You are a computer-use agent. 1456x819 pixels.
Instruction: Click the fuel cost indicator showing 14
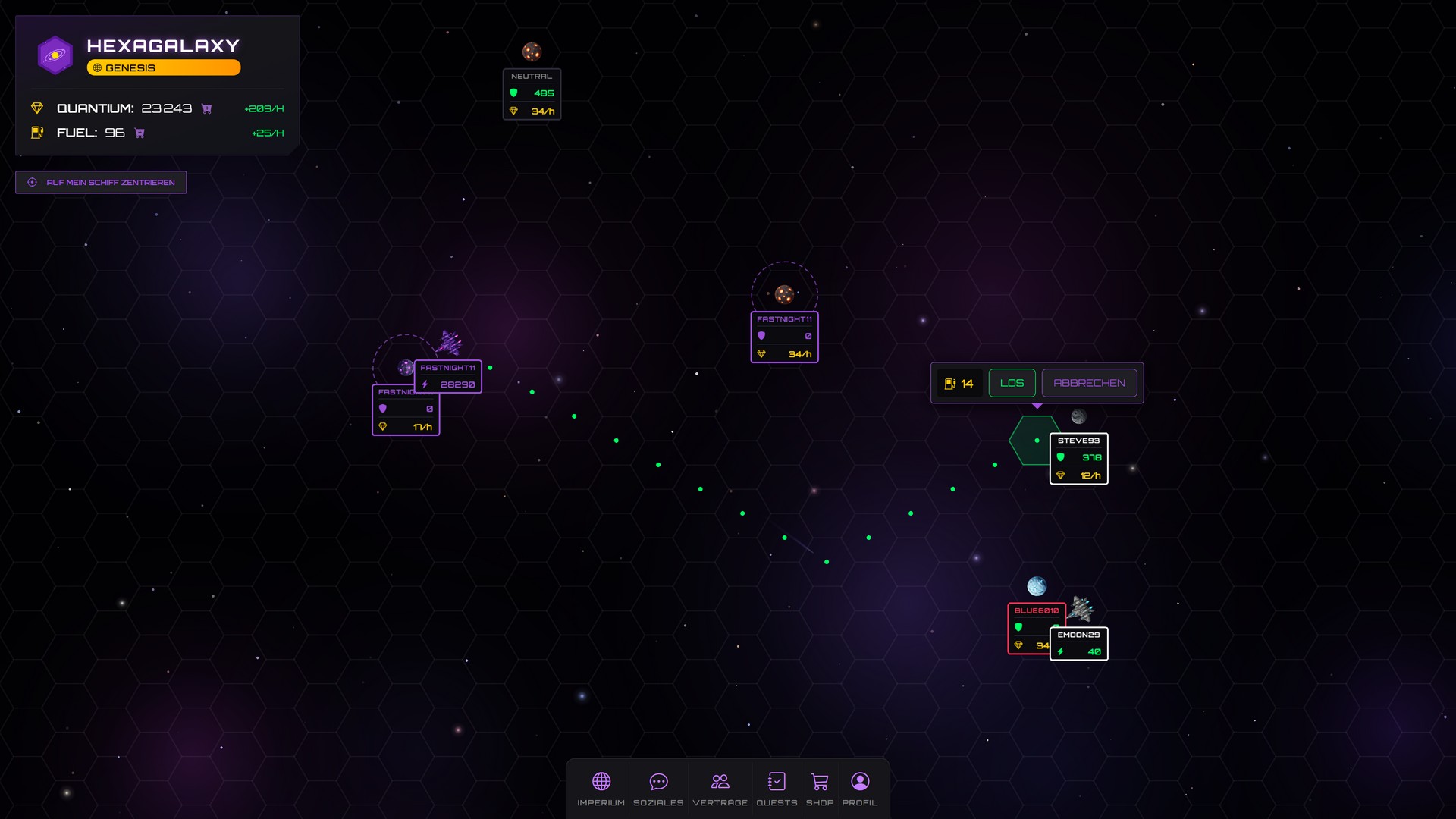click(959, 383)
